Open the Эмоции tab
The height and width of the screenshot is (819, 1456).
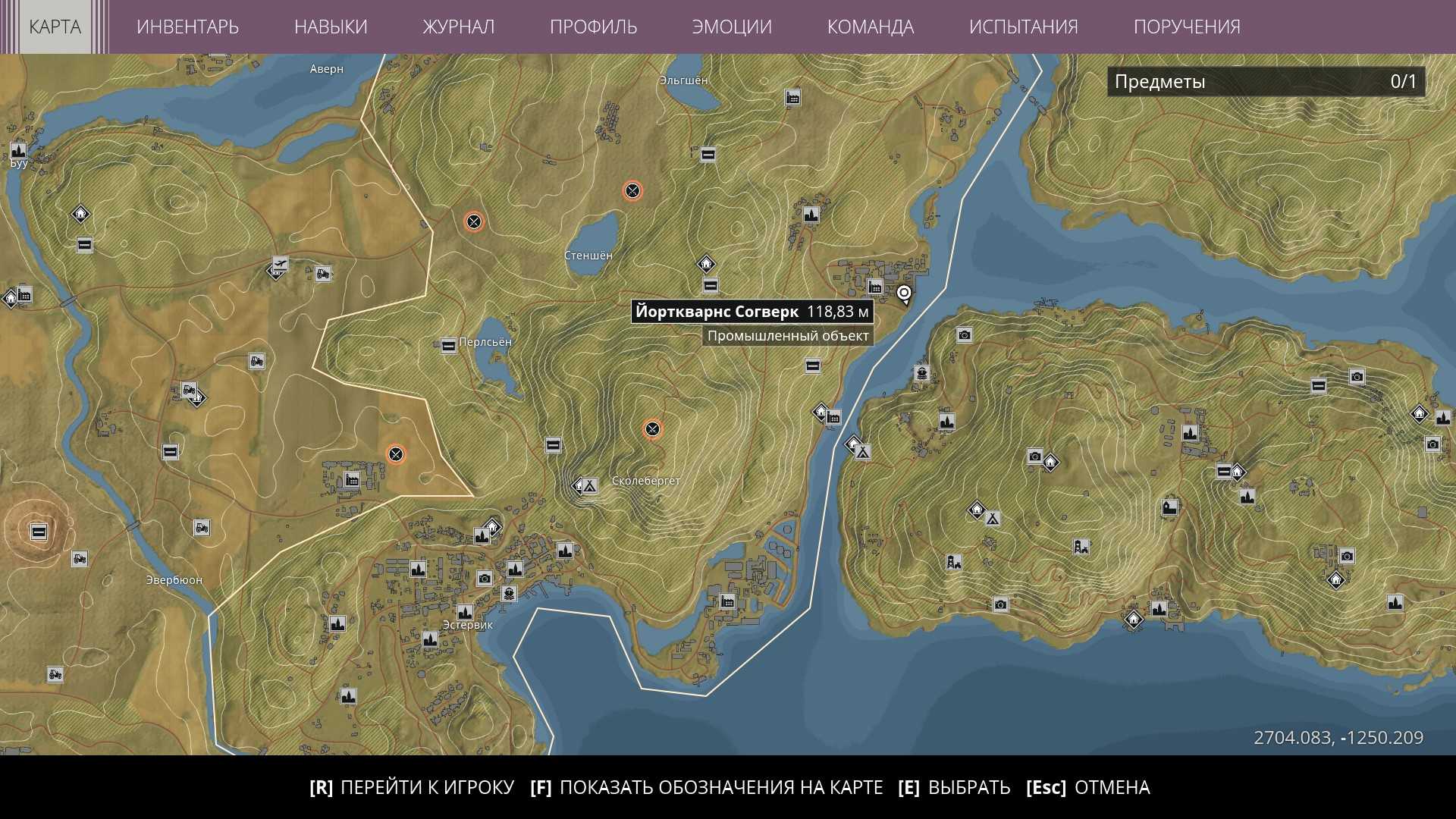pyautogui.click(x=732, y=27)
